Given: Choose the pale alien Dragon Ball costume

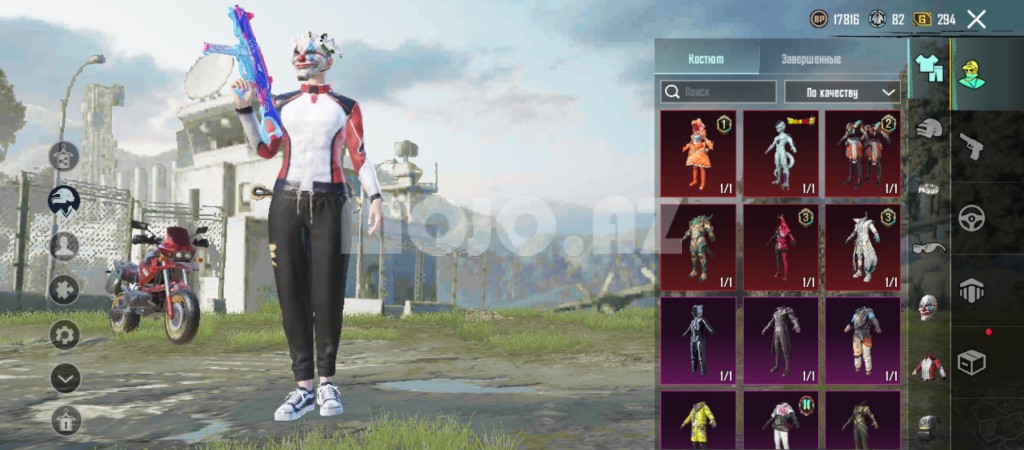Looking at the screenshot, I should (x=780, y=153).
